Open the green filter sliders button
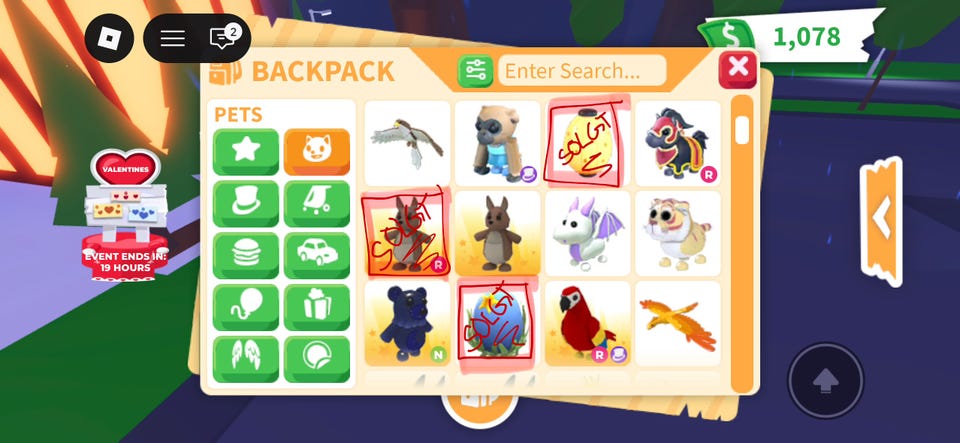960x443 pixels. coord(475,71)
